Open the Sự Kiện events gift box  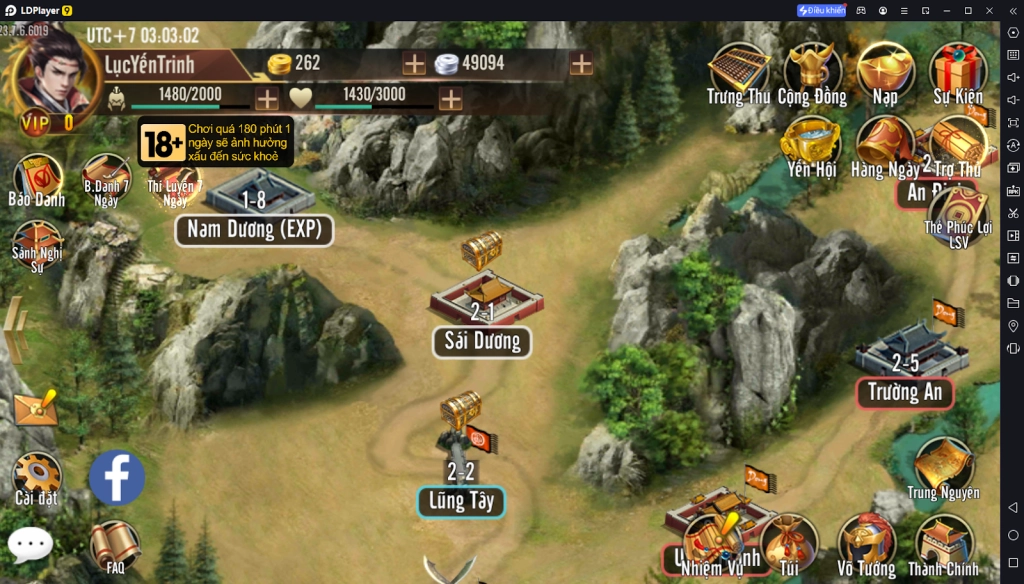958,70
